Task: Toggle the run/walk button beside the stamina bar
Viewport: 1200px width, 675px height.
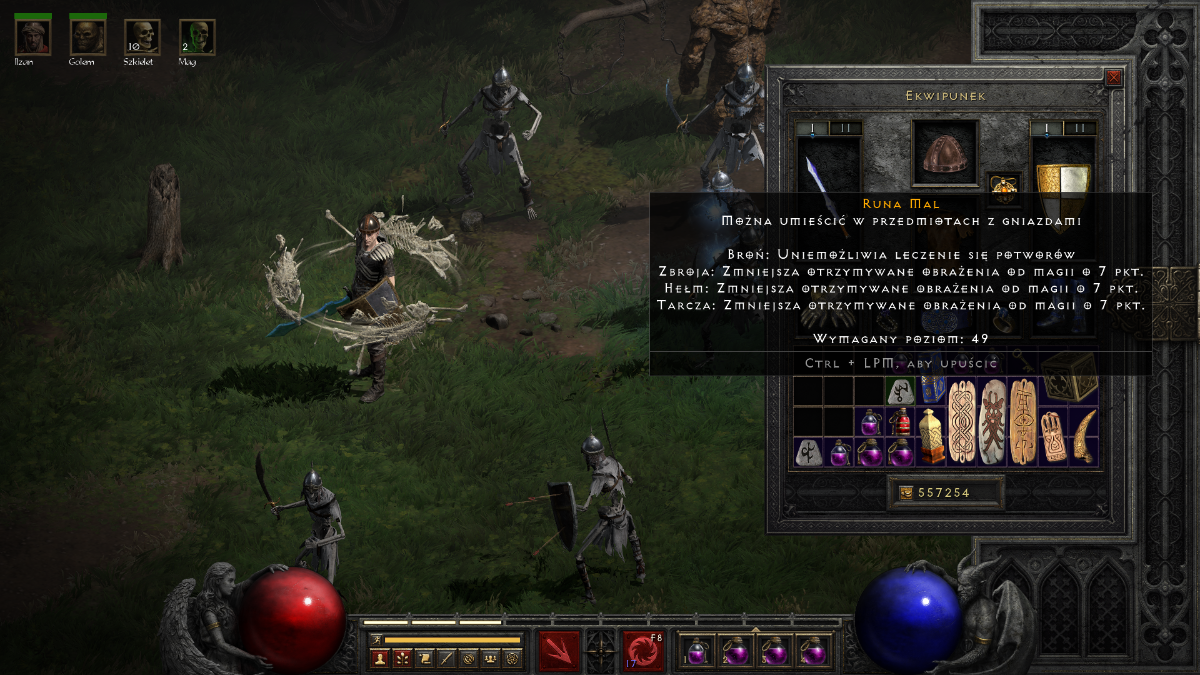Action: (x=376, y=638)
